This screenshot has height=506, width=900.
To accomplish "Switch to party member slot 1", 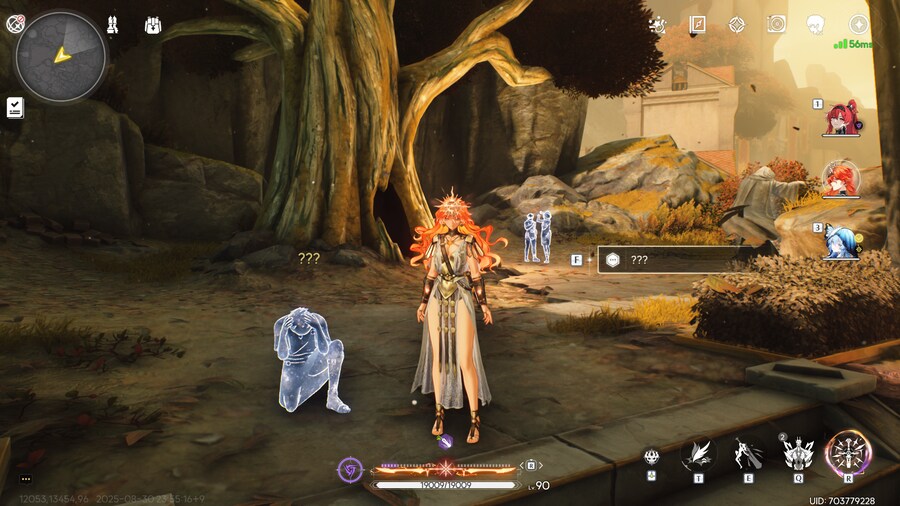I will 841,119.
